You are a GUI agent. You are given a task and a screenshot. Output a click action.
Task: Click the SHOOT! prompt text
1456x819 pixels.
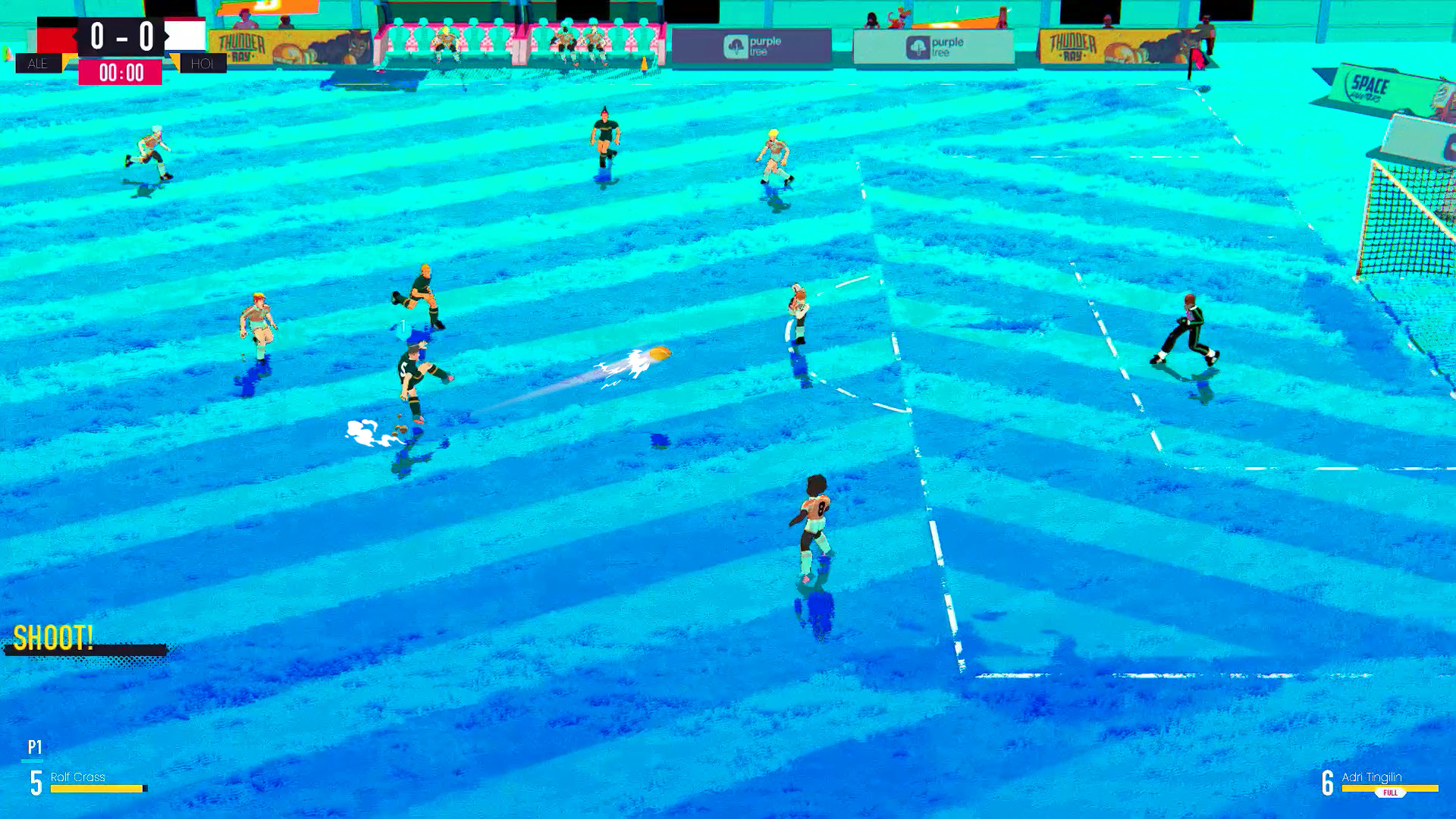(x=53, y=639)
